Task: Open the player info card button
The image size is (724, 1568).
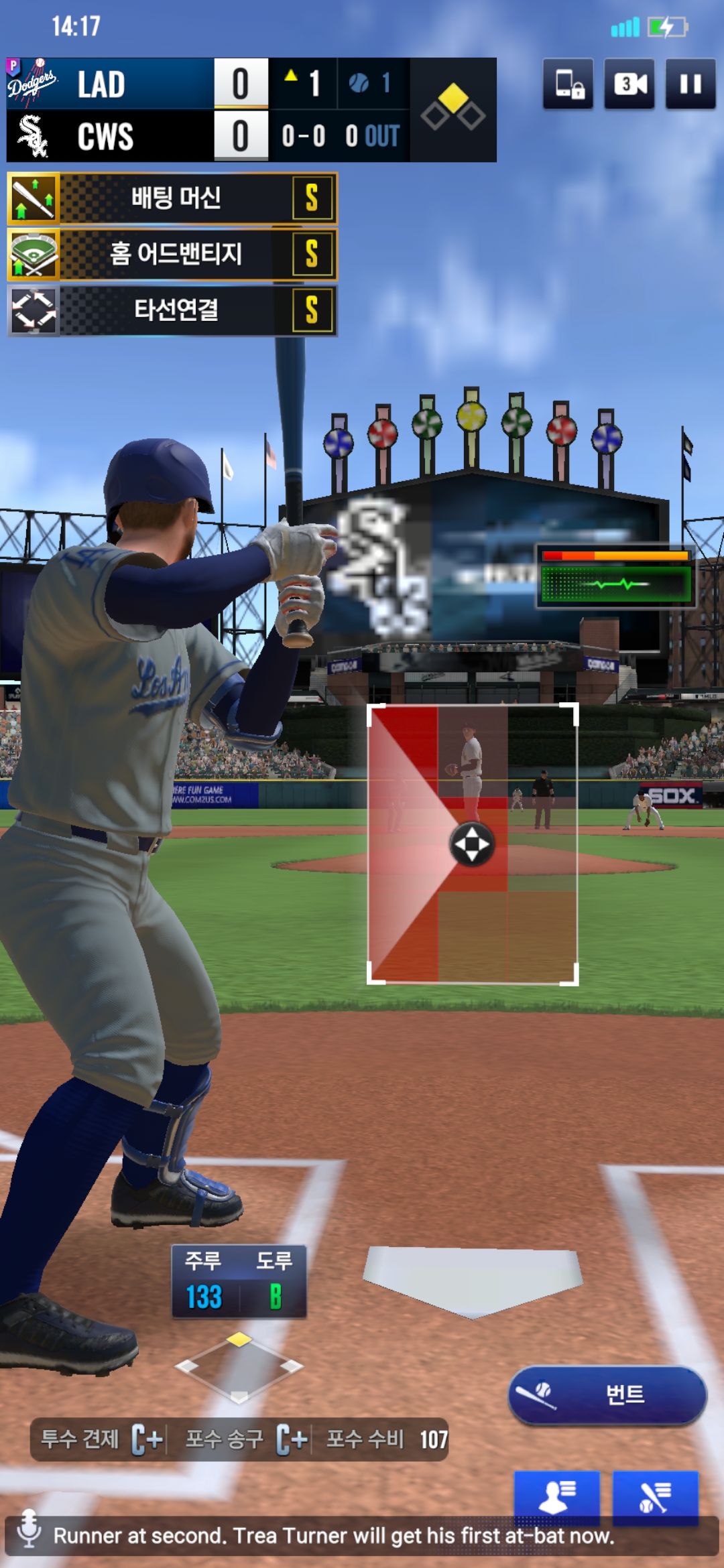Action: click(x=556, y=1496)
